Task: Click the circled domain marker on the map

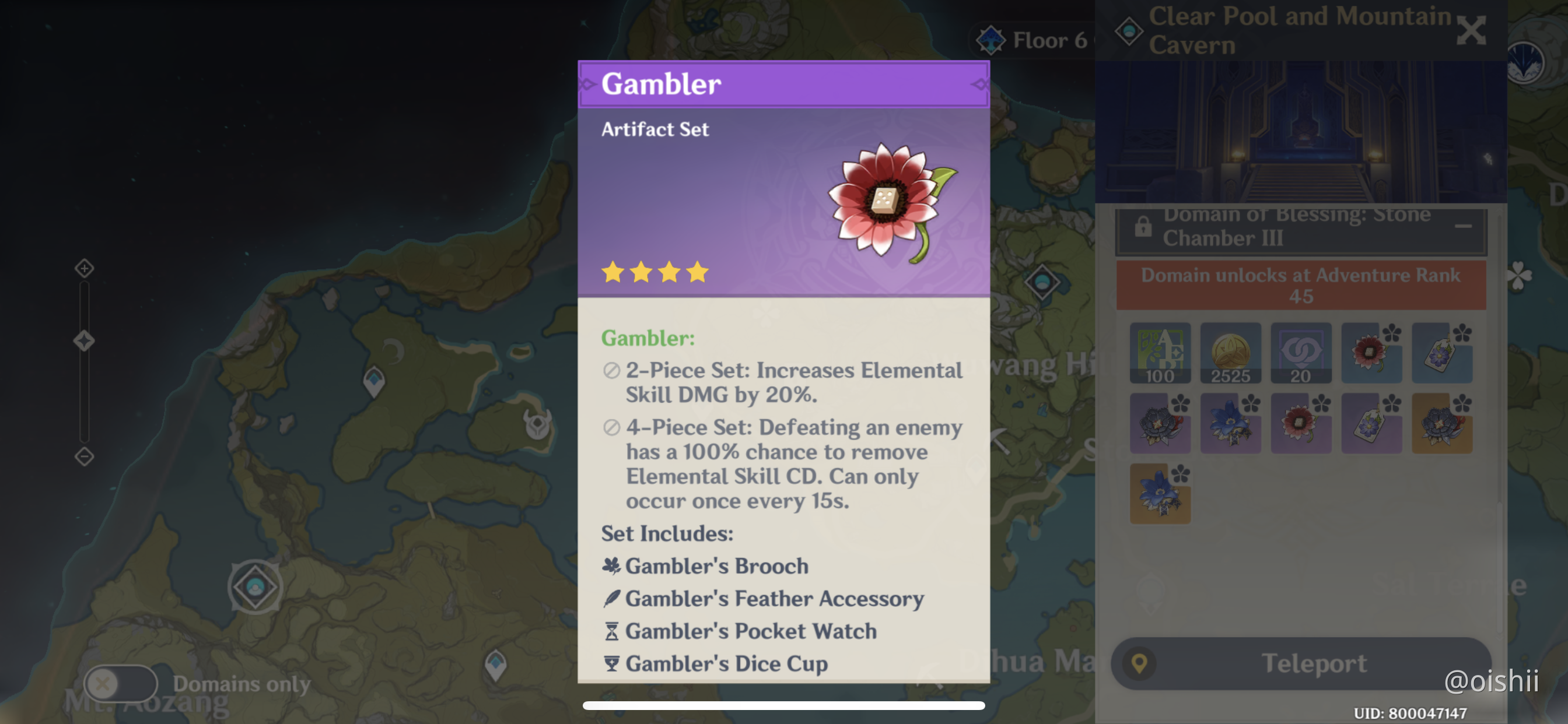Action: pyautogui.click(x=255, y=587)
